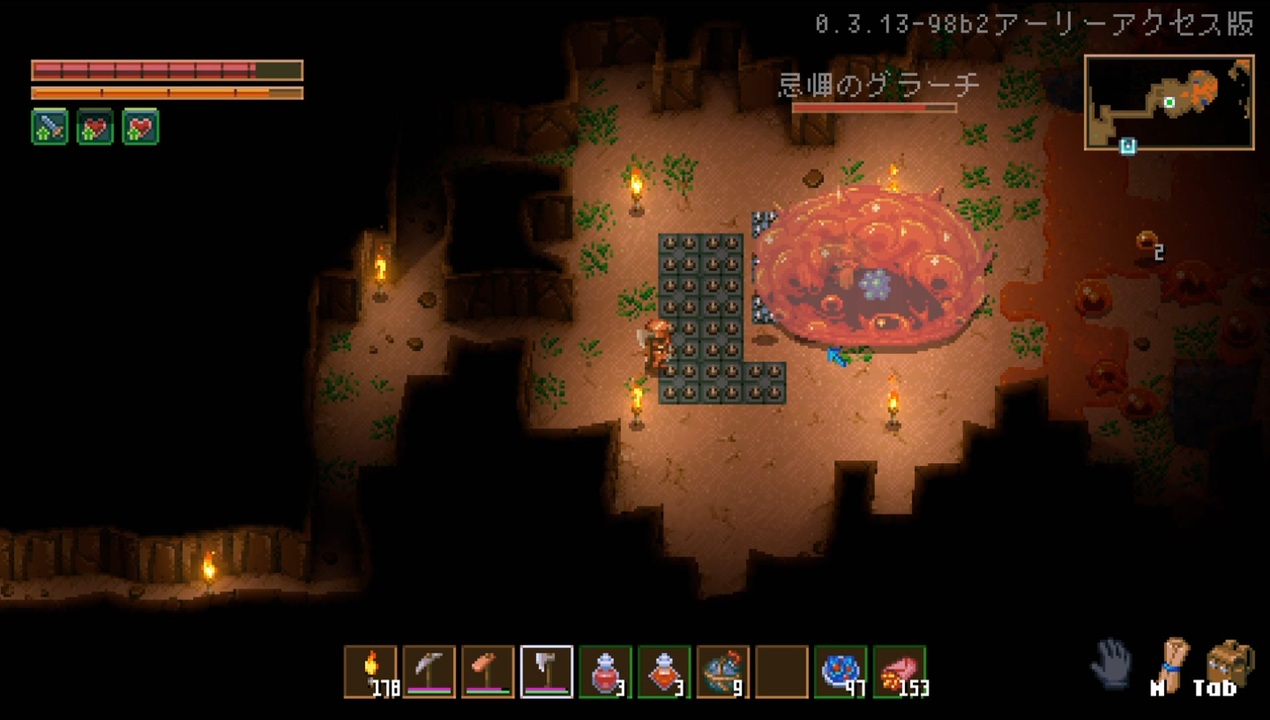Open the backpack inventory icon

(1229, 662)
